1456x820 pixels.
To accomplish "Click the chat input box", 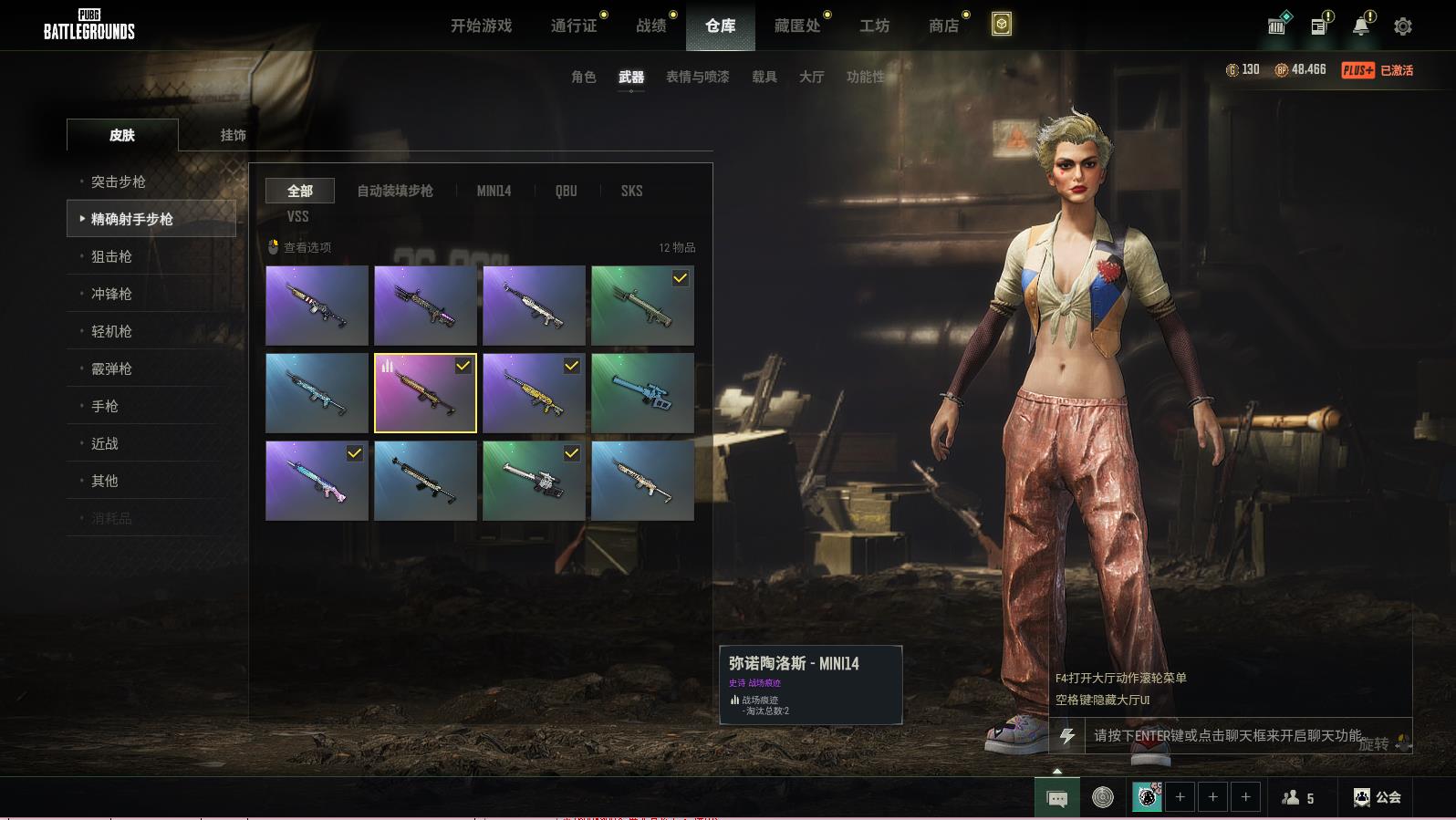I will (1227, 735).
